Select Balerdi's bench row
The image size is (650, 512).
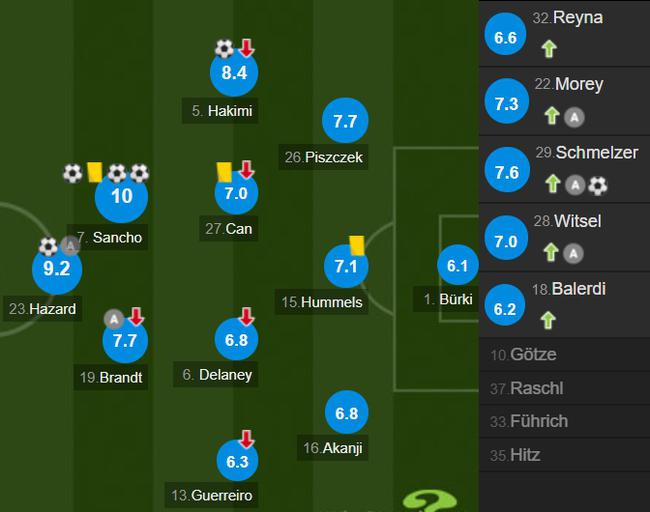pos(565,304)
